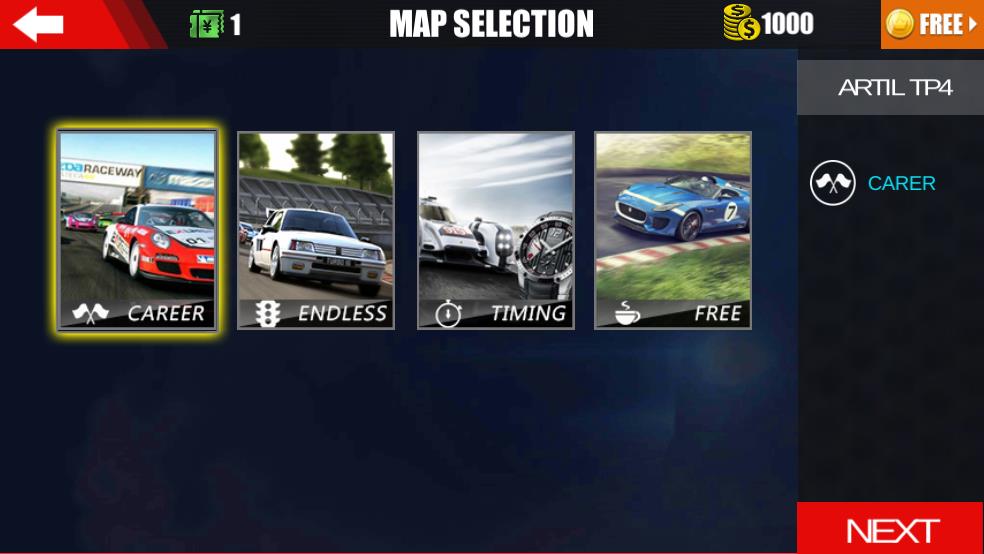Click the gold coin stack balance
Screen dimensions: 984x554
741,23
